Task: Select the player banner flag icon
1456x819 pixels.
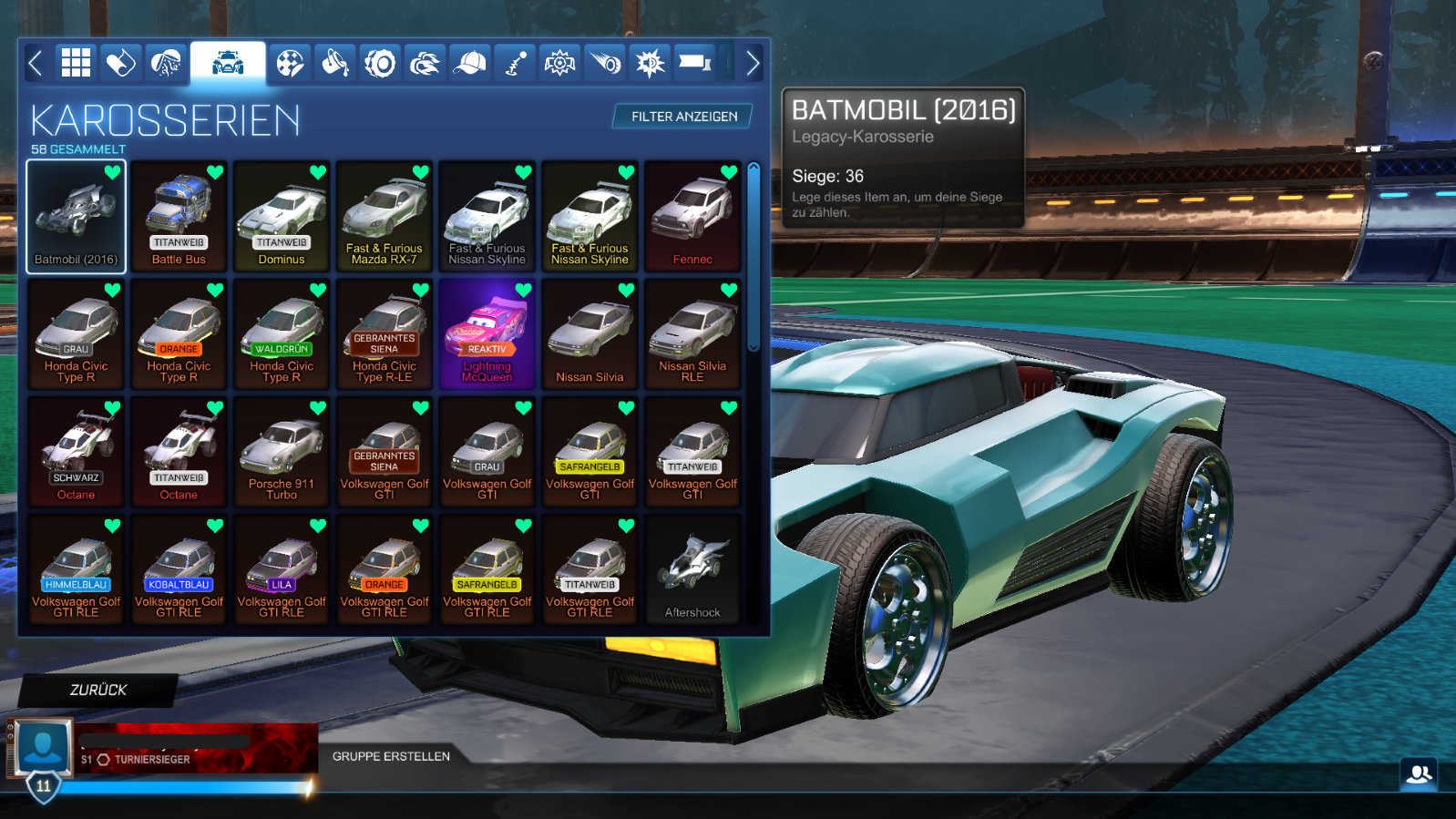Action: [694, 62]
